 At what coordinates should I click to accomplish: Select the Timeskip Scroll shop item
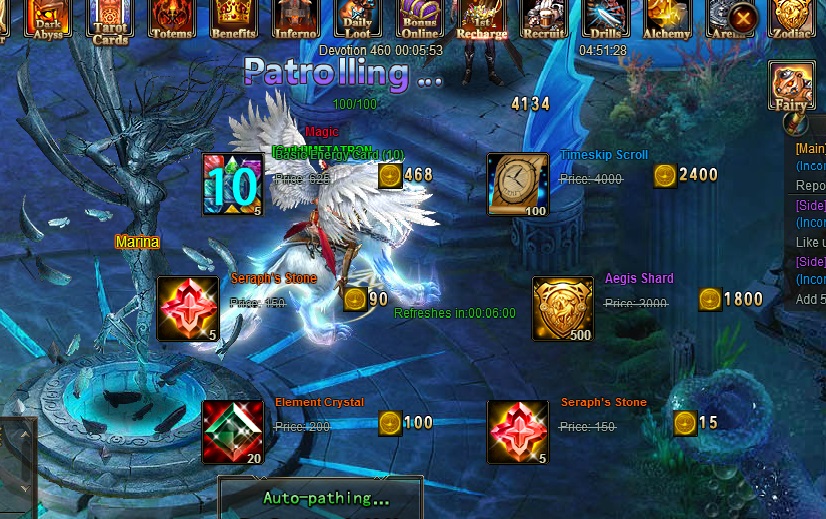[518, 184]
